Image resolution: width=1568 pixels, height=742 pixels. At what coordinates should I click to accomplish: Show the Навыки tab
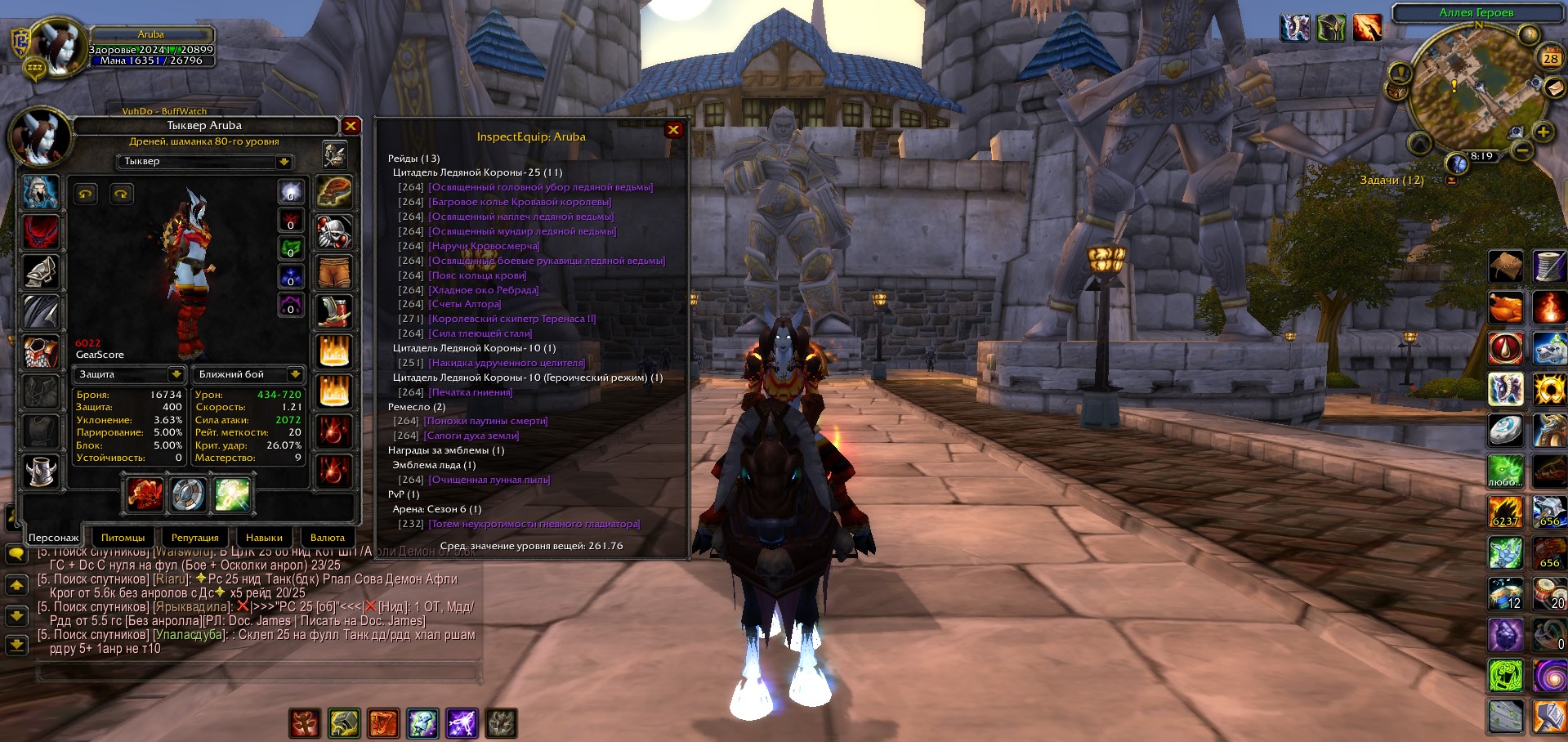click(x=264, y=538)
